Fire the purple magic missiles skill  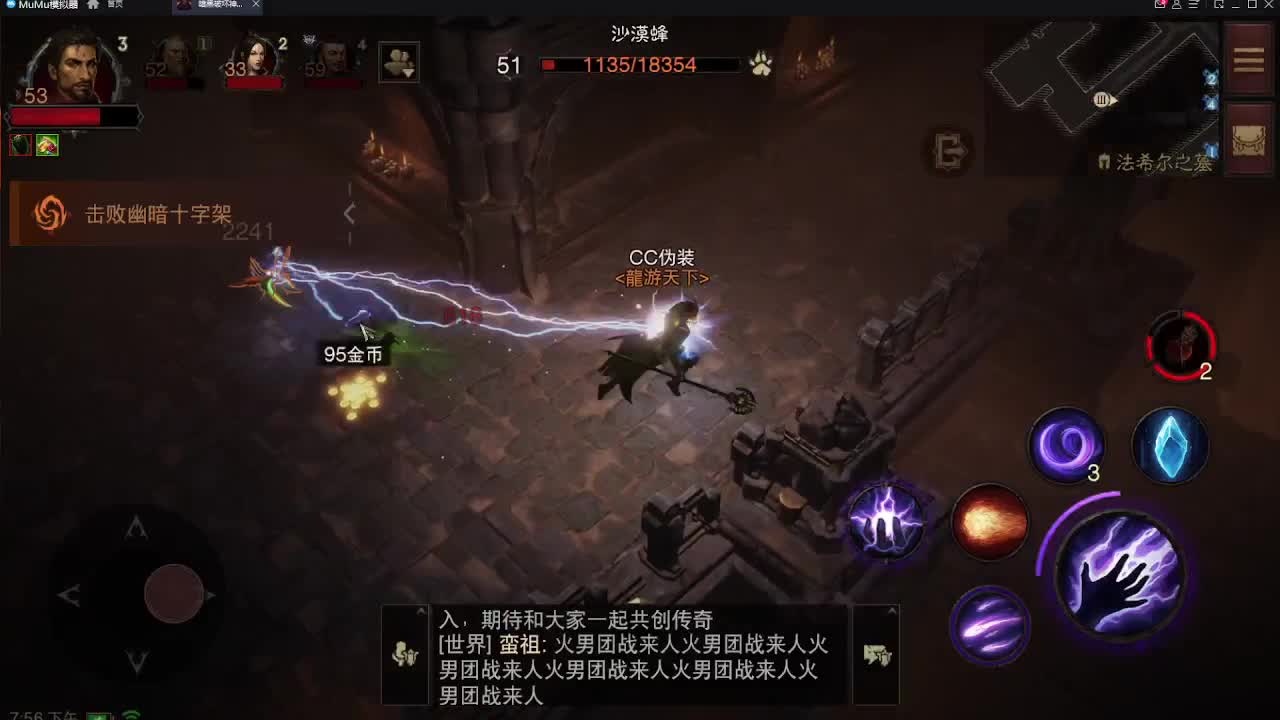click(x=990, y=625)
